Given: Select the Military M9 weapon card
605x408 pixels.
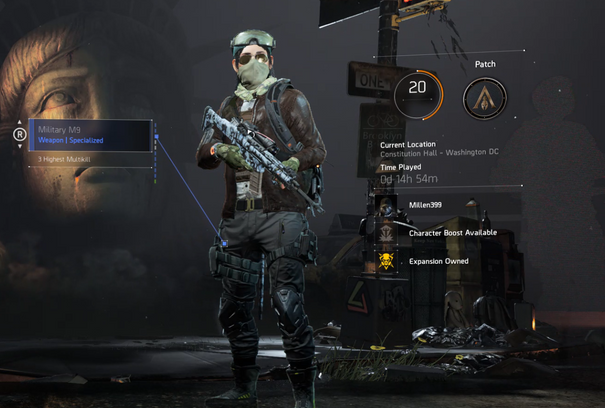Looking at the screenshot, I should (91, 135).
